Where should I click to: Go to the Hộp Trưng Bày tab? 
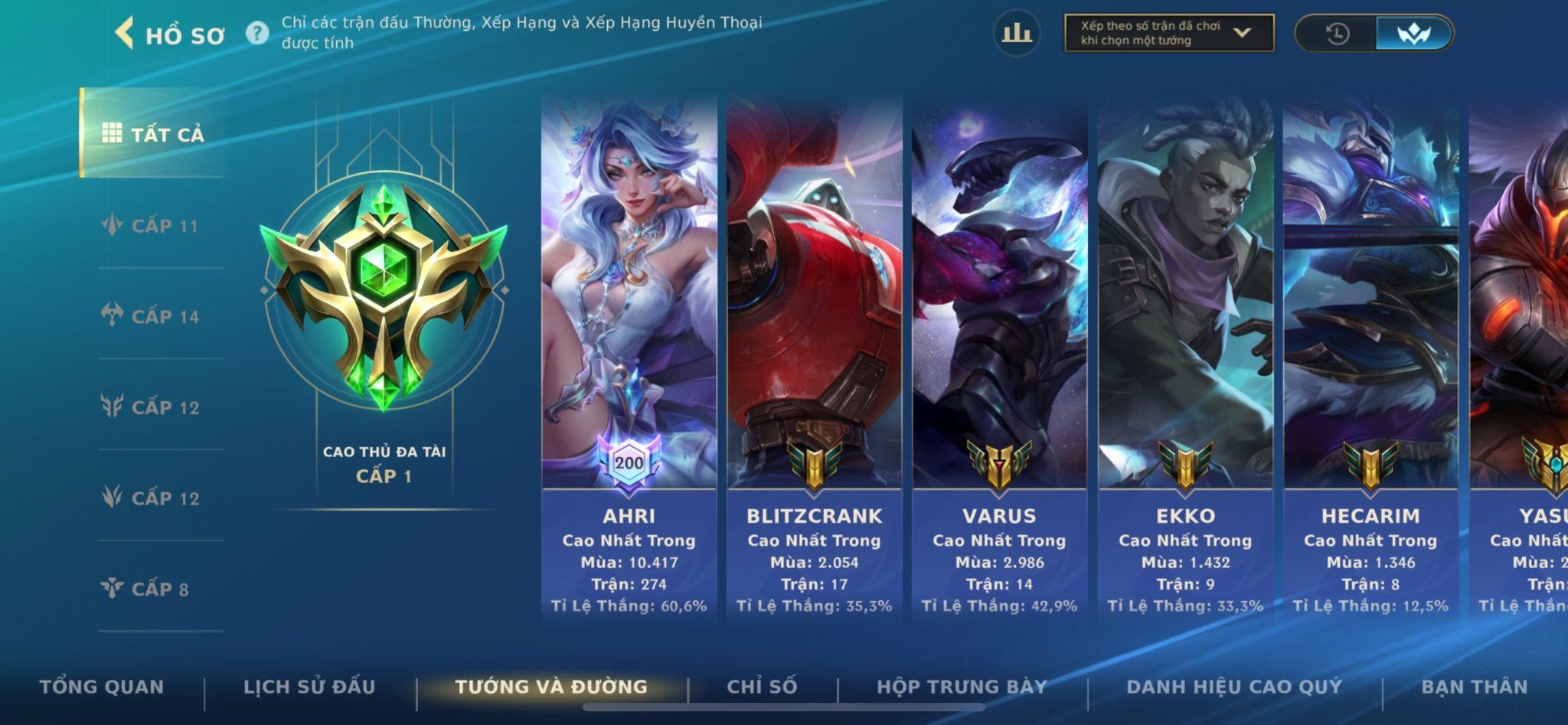[962, 687]
